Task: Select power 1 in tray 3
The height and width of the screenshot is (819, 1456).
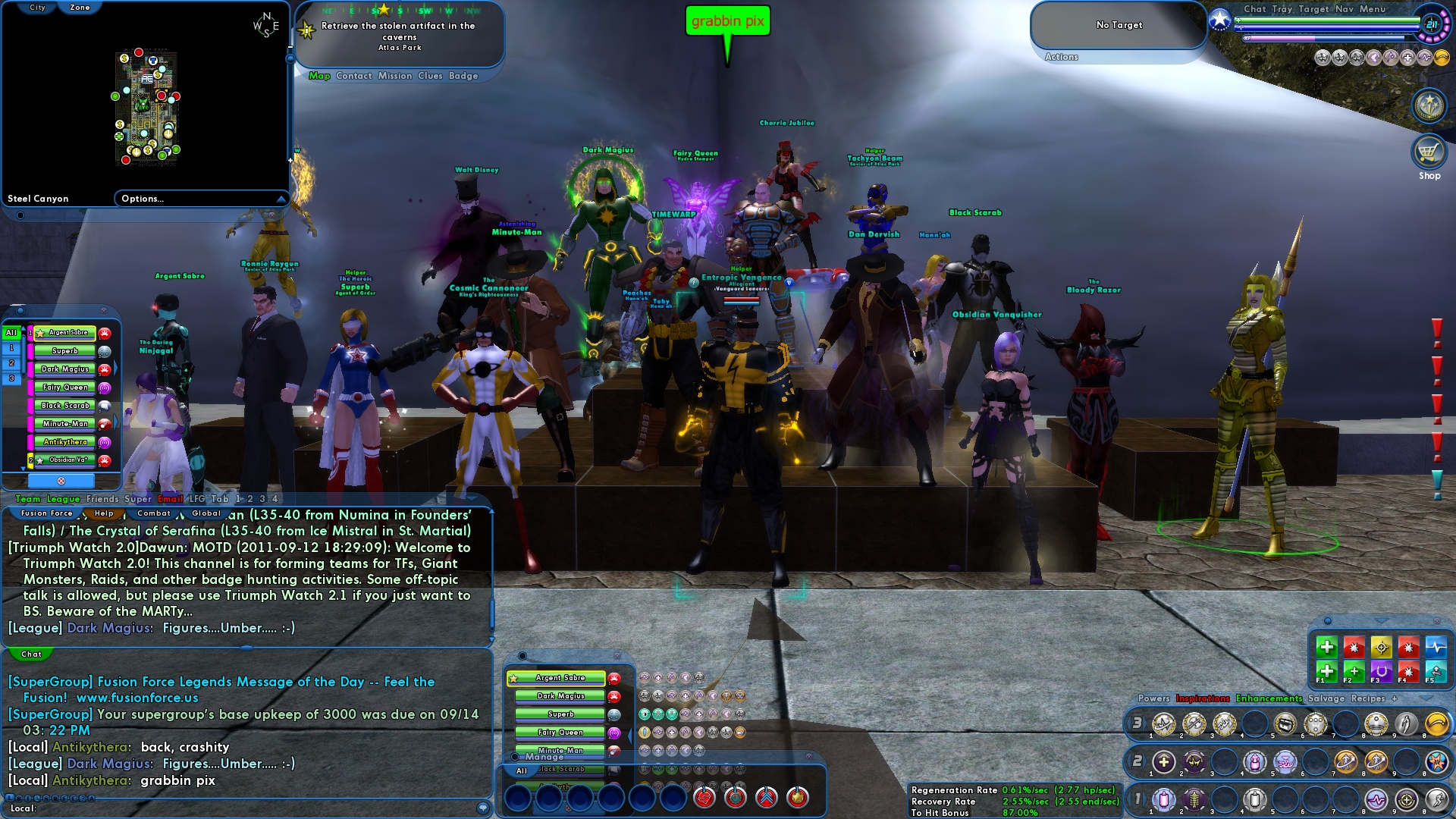Action: coord(1162,725)
